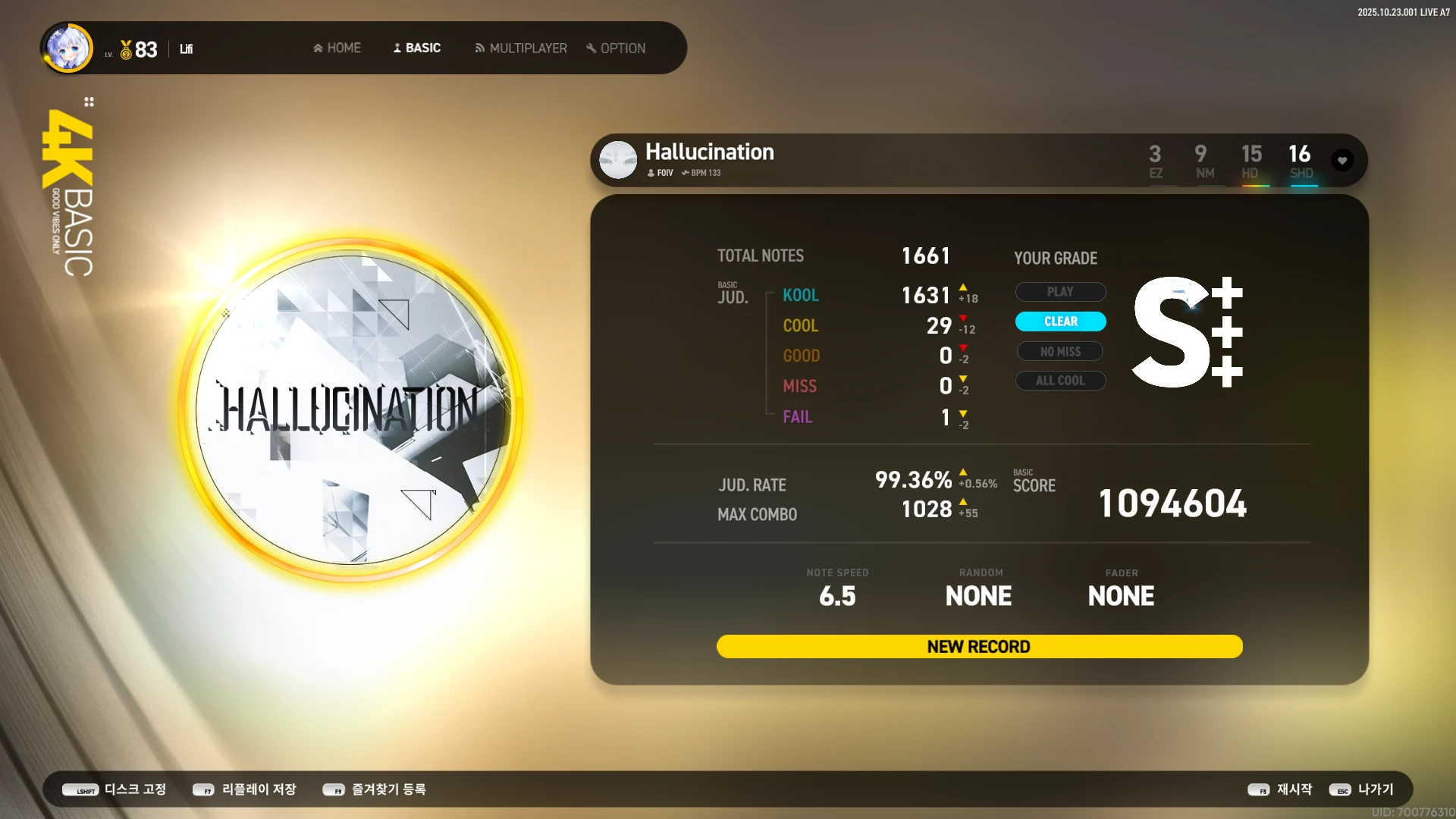Switch to HD 15 difficulty
This screenshot has width=1456, height=819.
pos(1251,161)
